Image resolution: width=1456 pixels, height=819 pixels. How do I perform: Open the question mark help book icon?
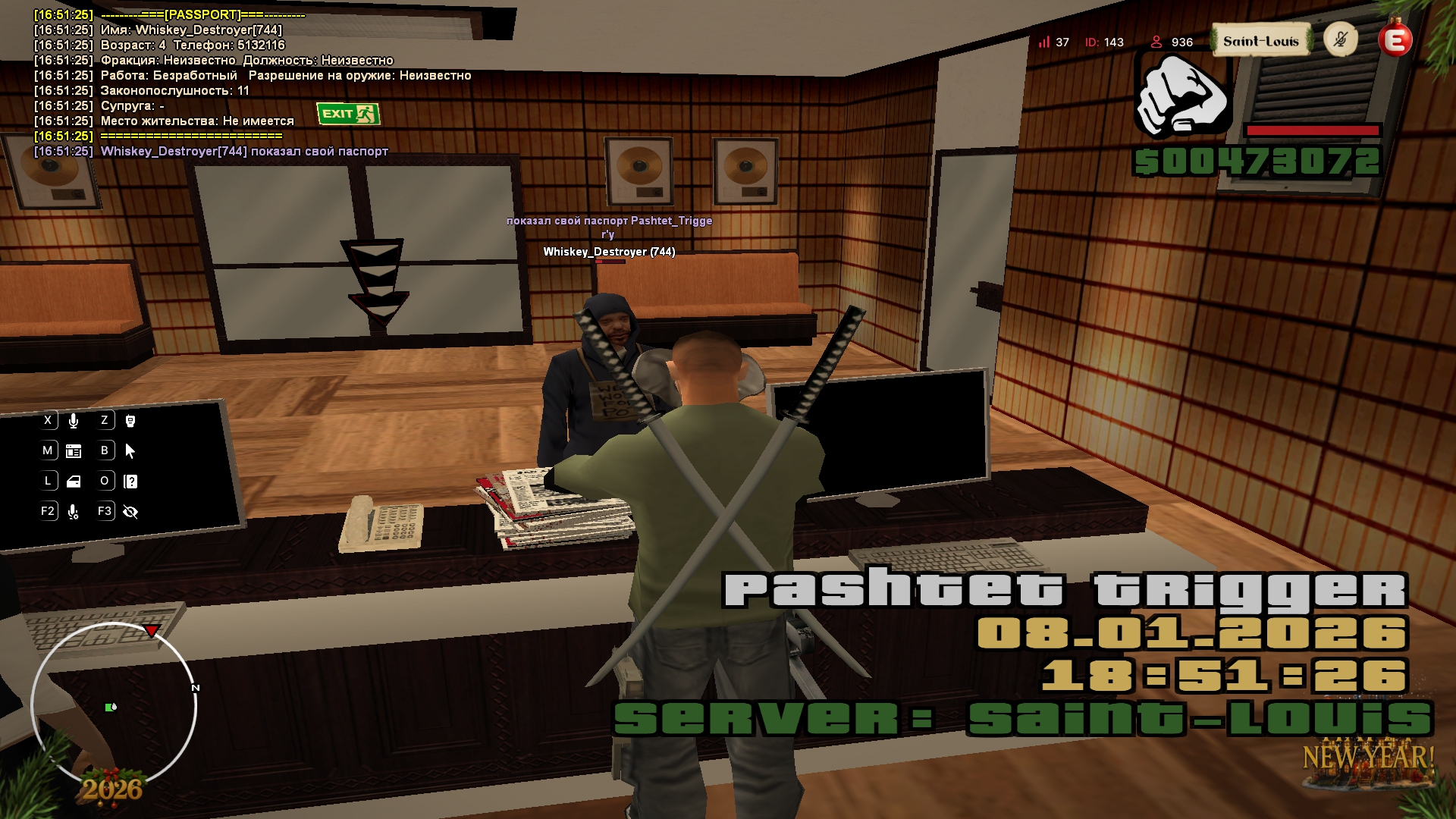tap(130, 482)
